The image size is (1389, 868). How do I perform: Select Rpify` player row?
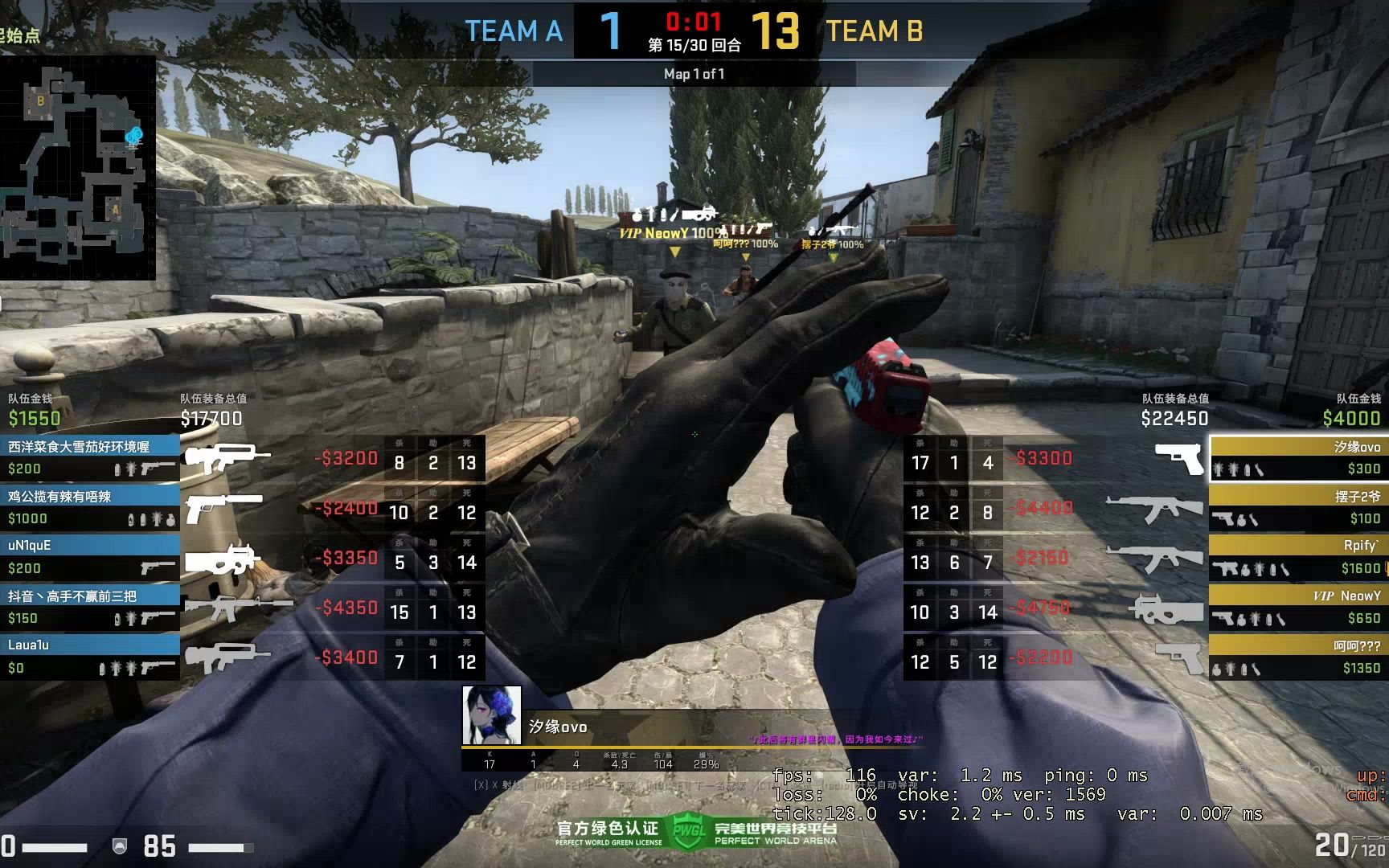coord(1298,557)
